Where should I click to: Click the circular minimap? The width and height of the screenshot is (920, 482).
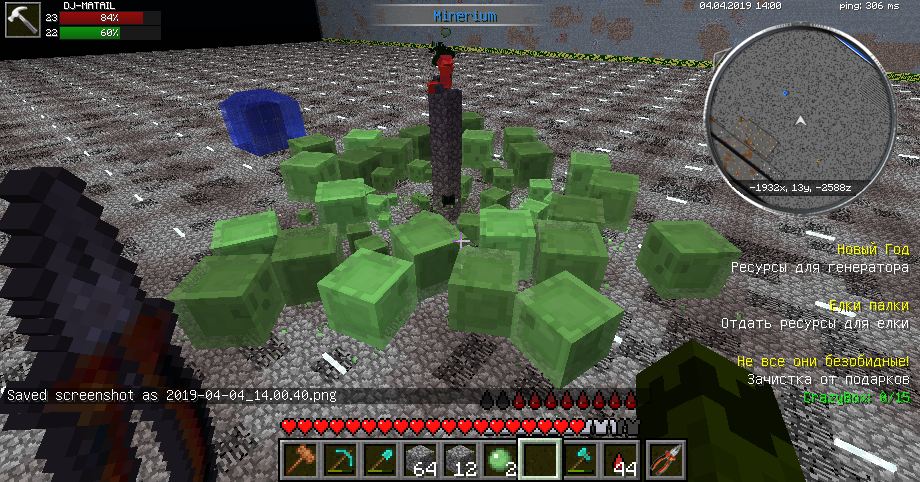(799, 120)
